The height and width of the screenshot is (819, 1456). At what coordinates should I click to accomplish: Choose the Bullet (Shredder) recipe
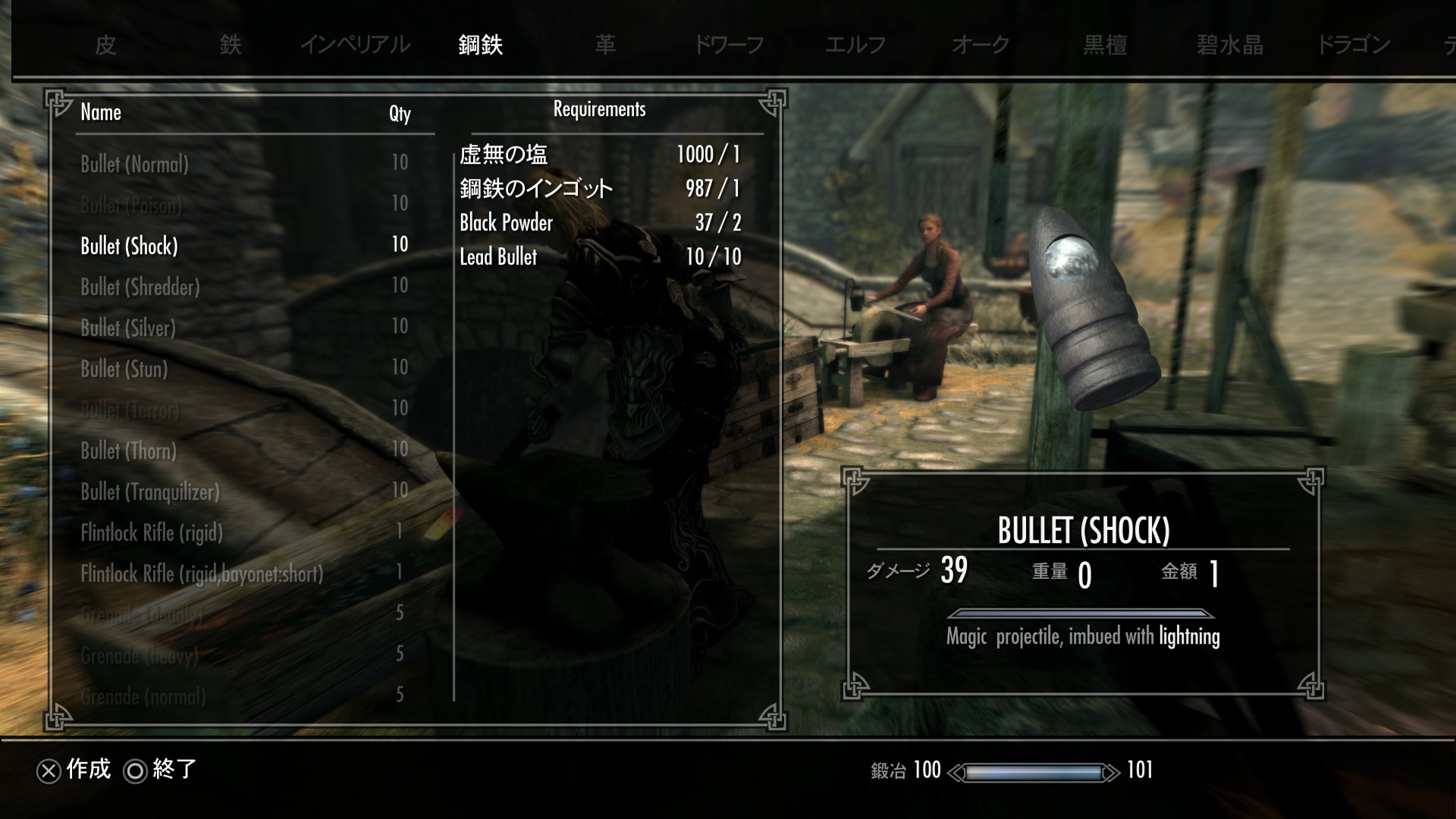point(140,287)
